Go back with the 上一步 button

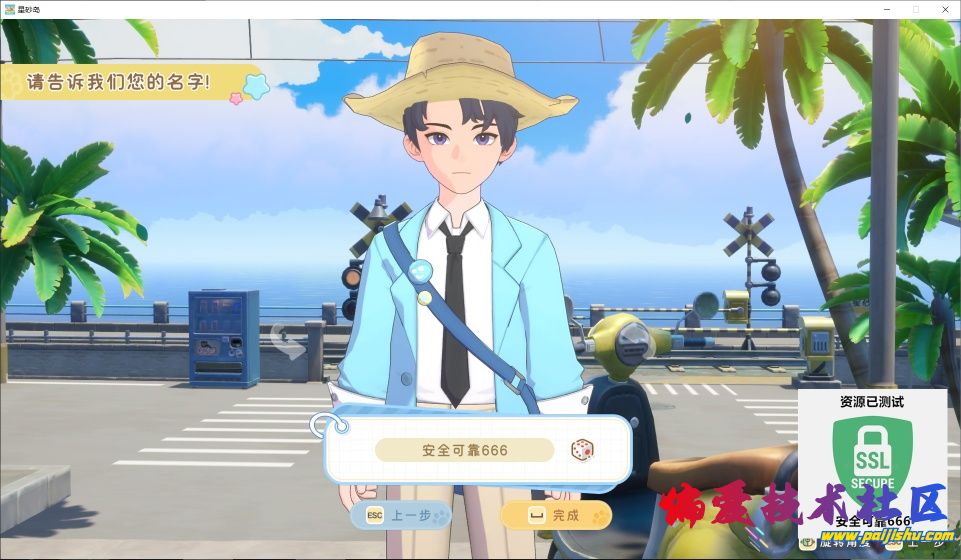(400, 515)
